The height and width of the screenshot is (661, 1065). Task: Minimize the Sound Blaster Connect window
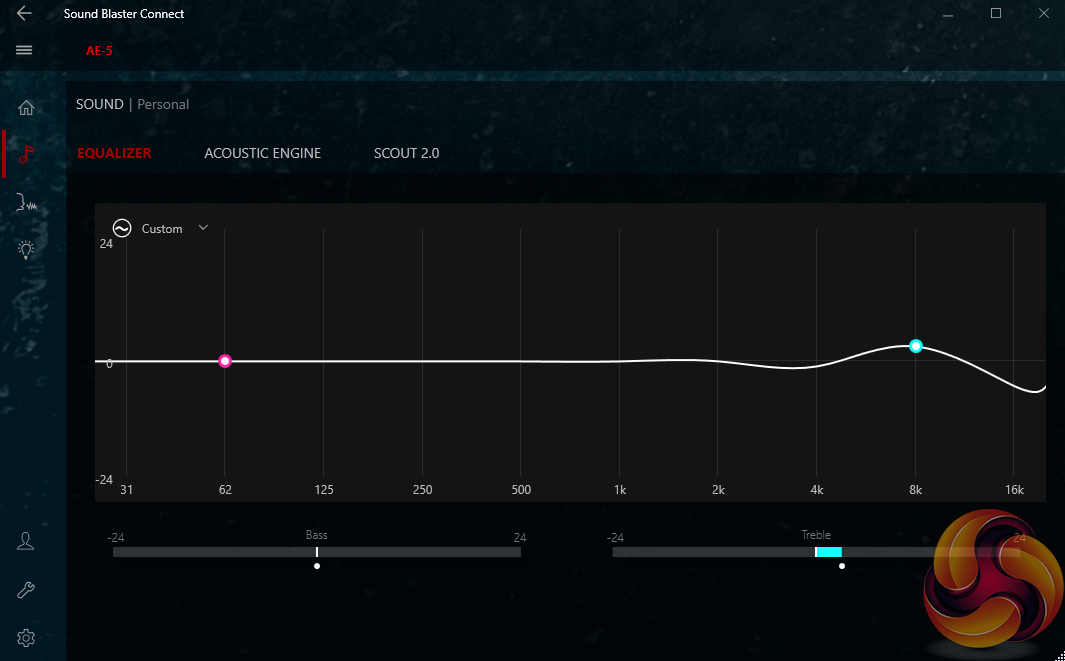tap(948, 14)
